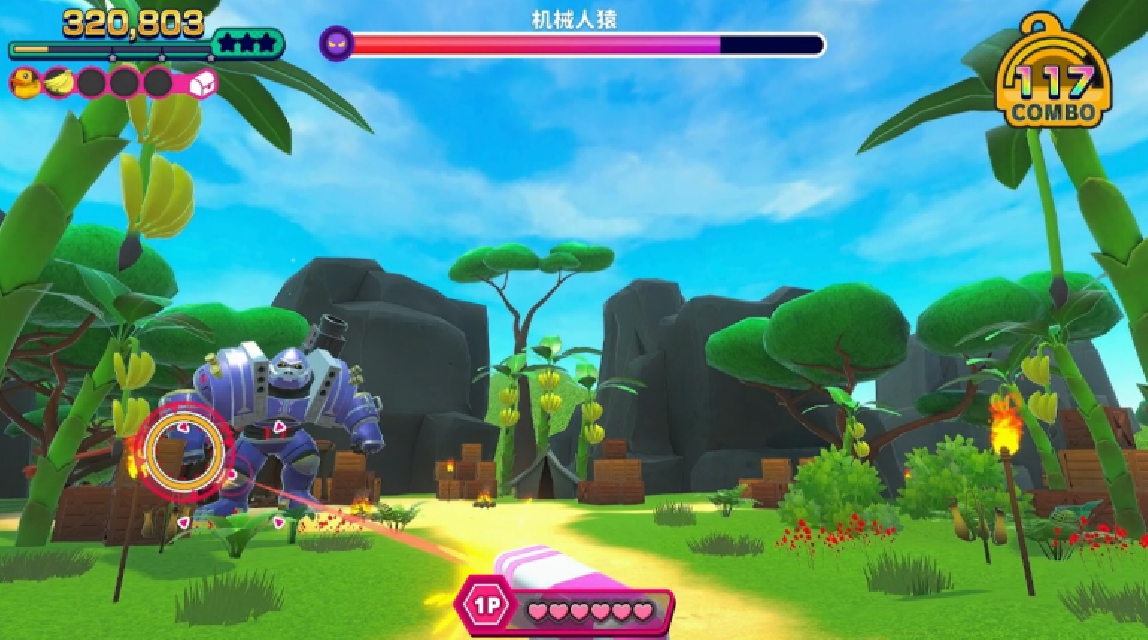Select the rubber duck collectible slot
This screenshot has height=640, width=1148.
26,84
